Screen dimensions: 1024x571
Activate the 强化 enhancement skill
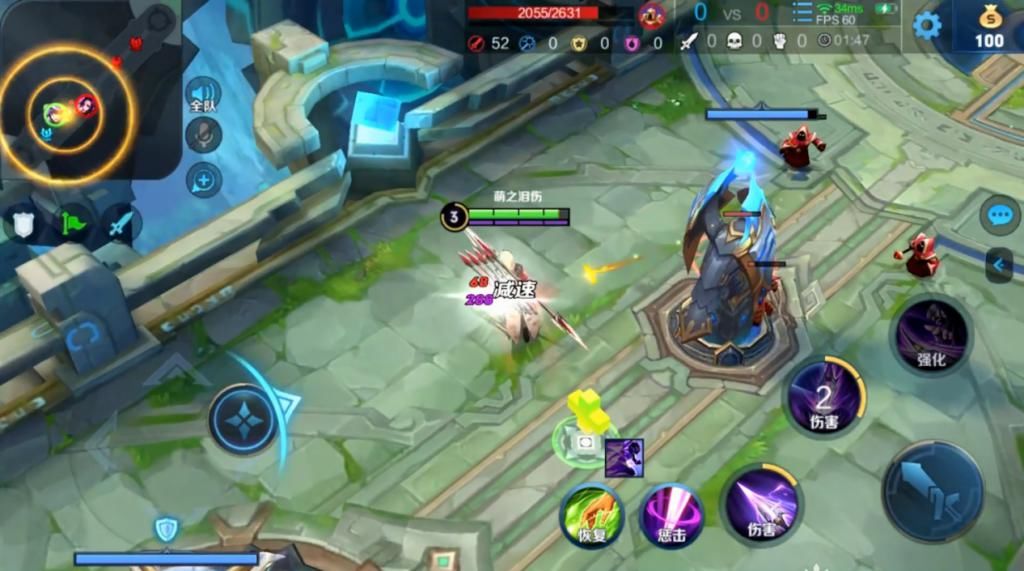931,334
